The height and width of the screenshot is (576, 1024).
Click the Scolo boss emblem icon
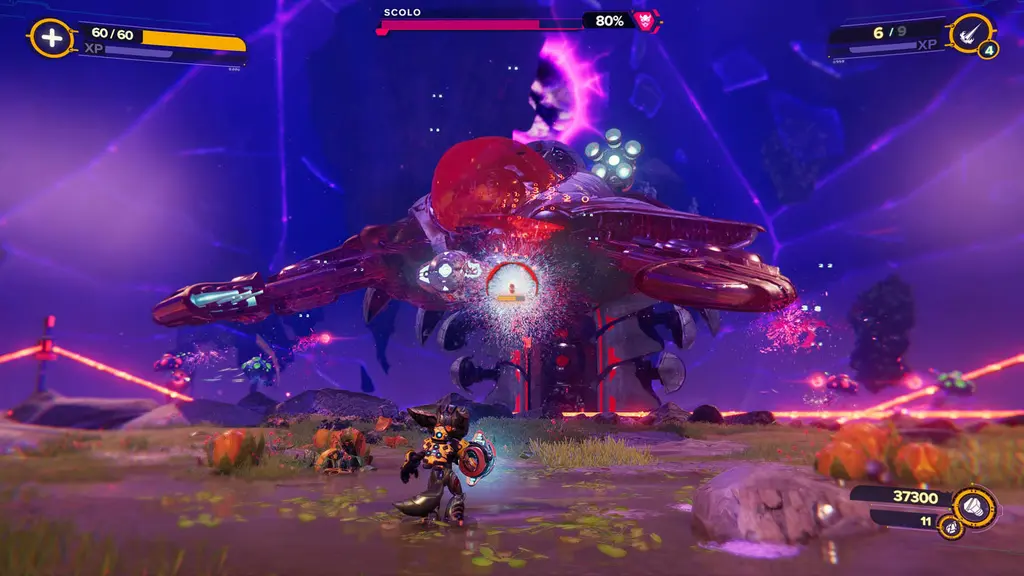[x=647, y=19]
